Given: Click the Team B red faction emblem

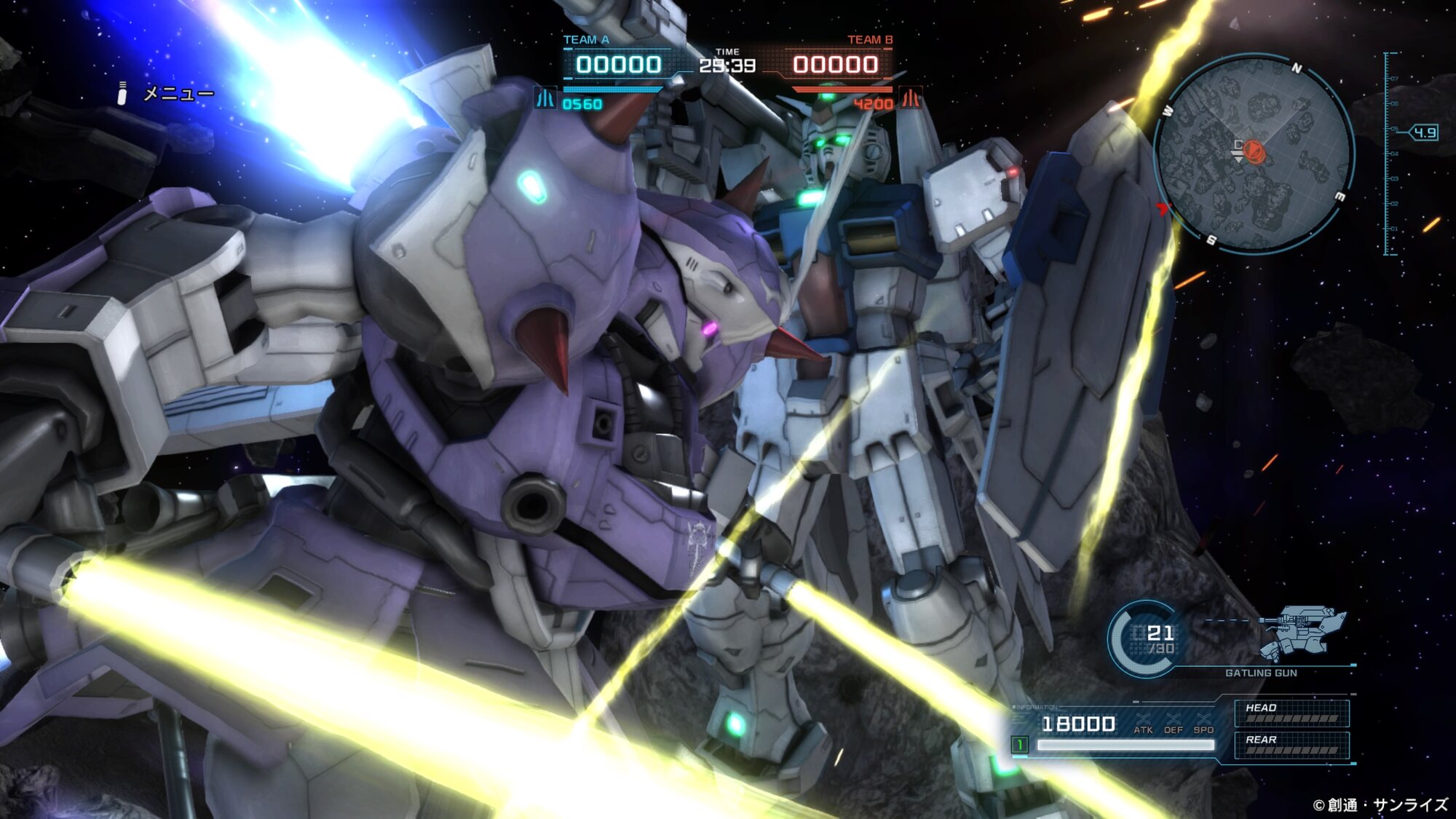Looking at the screenshot, I should coord(910,98).
